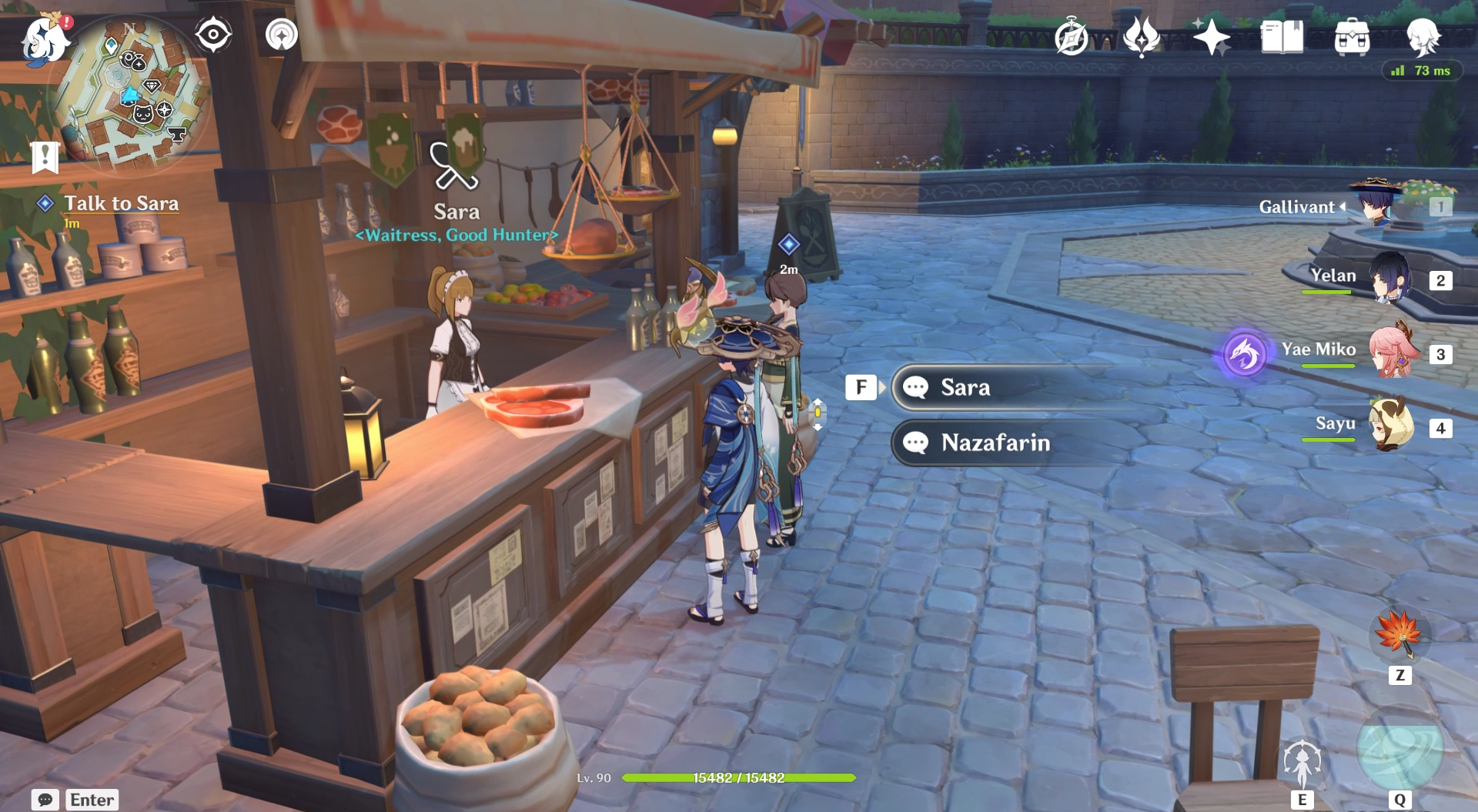Switch to party member Yae Miko
1478x812 pixels.
1390,353
